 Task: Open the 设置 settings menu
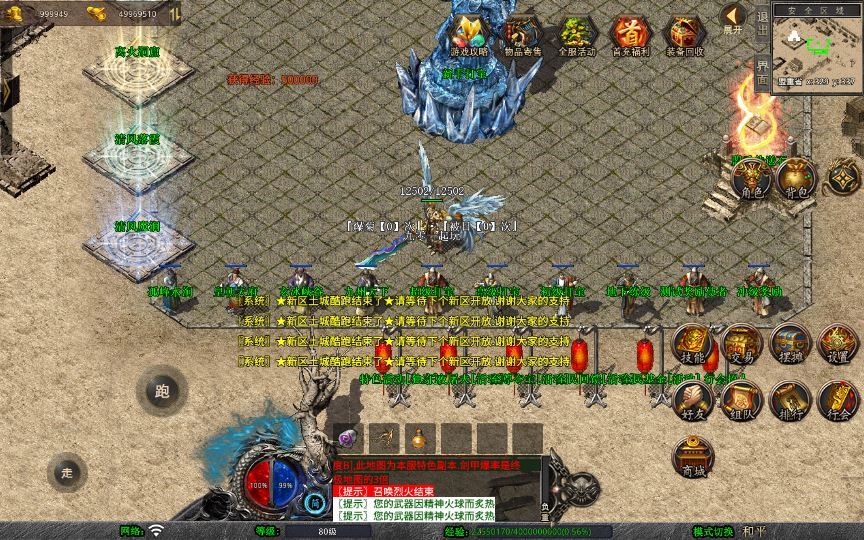(x=837, y=345)
